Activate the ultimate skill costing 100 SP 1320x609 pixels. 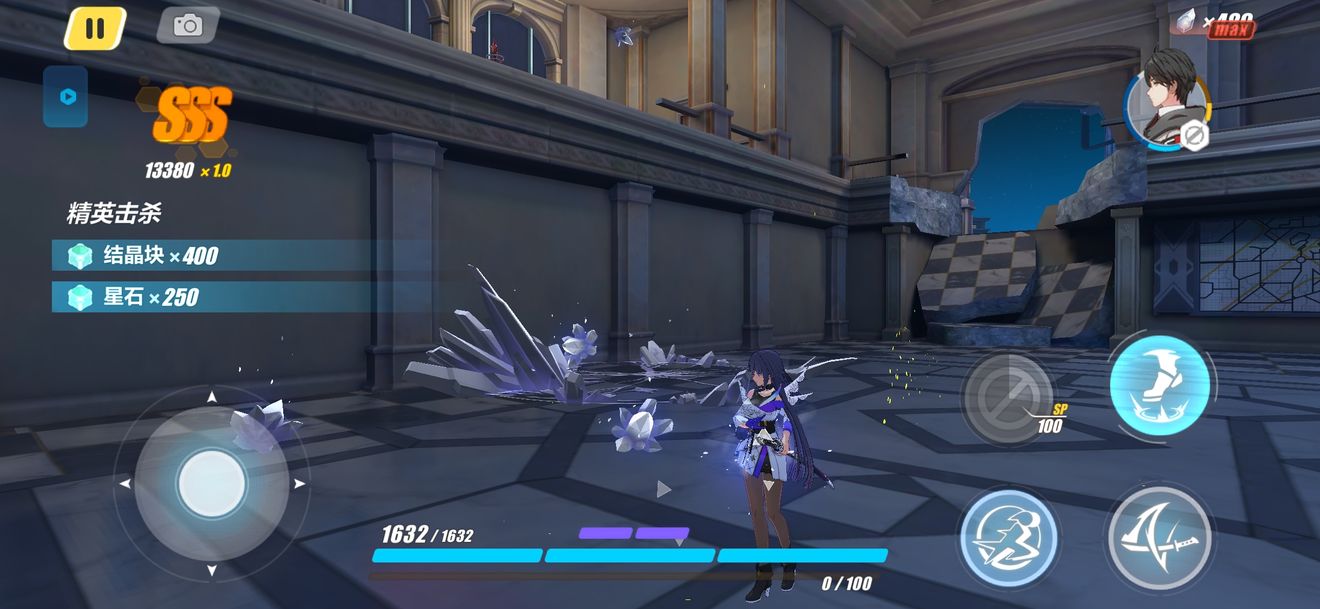click(1008, 397)
